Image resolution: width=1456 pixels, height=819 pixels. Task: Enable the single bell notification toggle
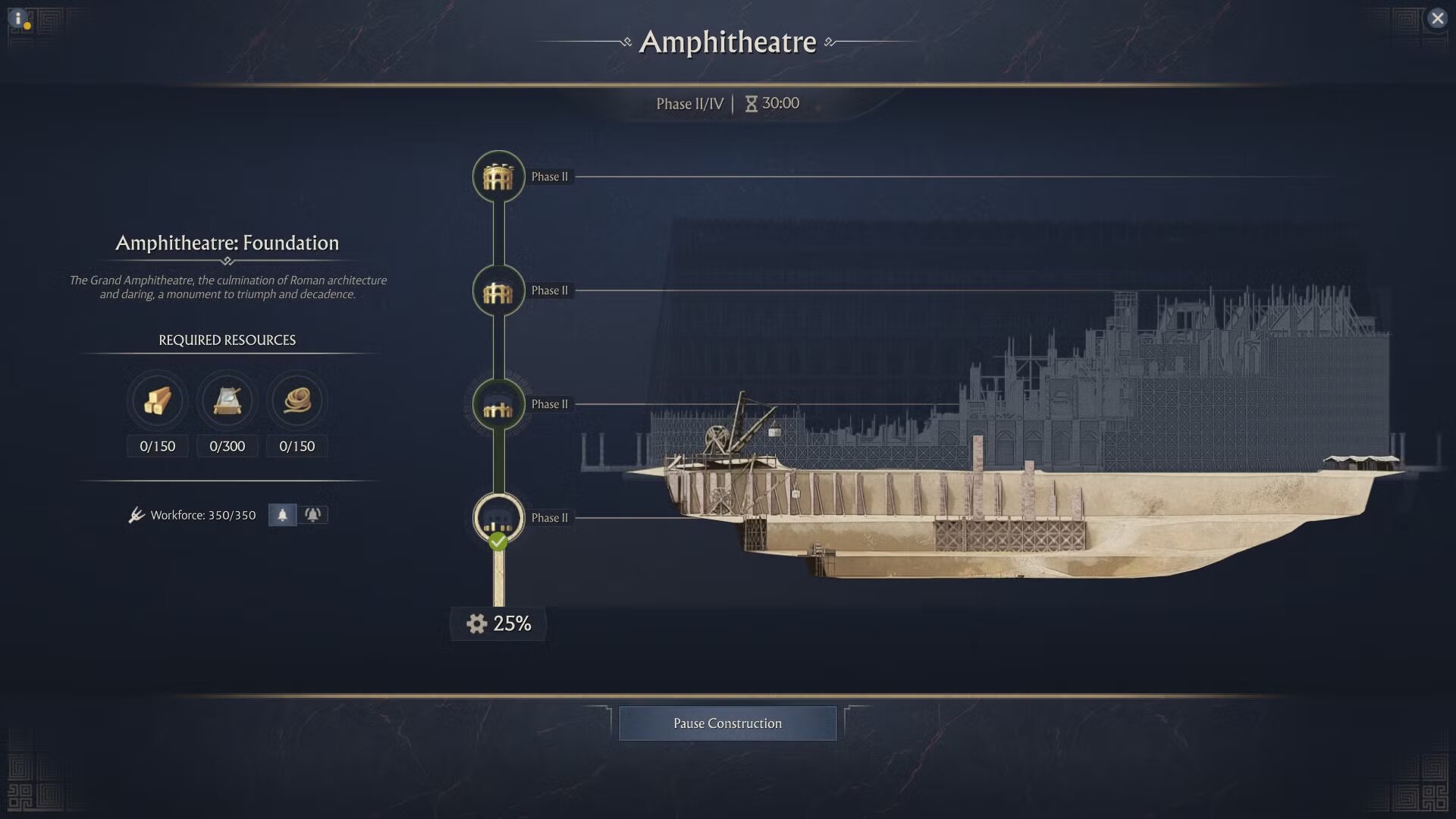[x=281, y=514]
